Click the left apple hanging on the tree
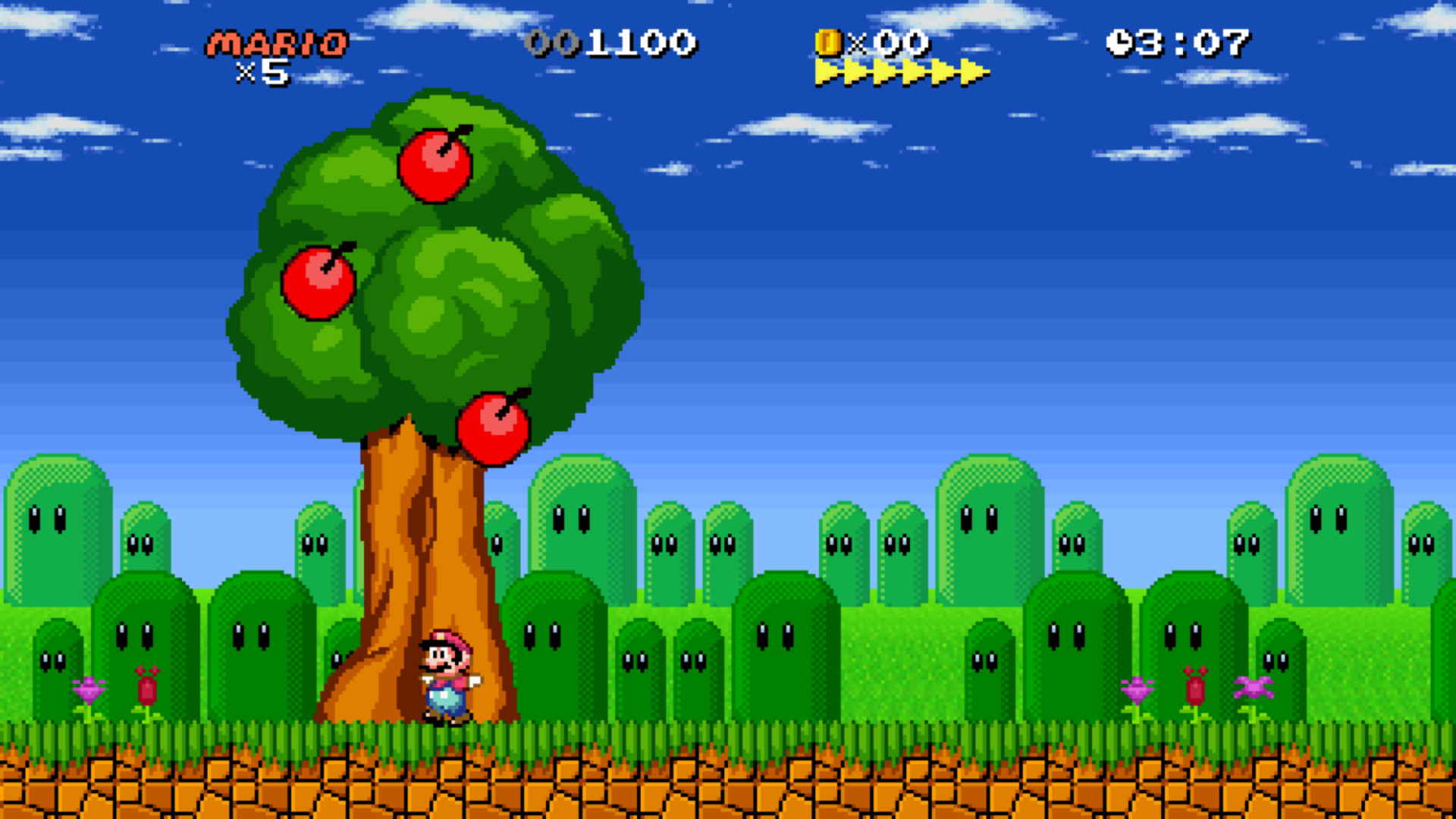1456x819 pixels. 322,282
